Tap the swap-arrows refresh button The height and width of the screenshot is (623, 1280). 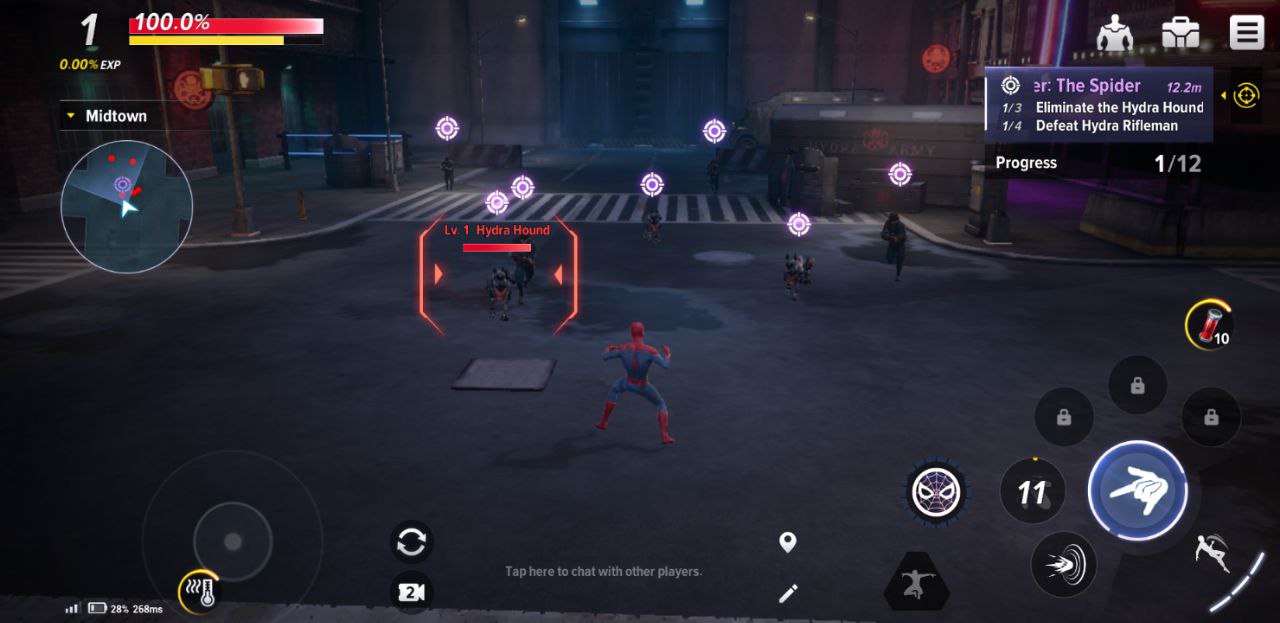(411, 542)
